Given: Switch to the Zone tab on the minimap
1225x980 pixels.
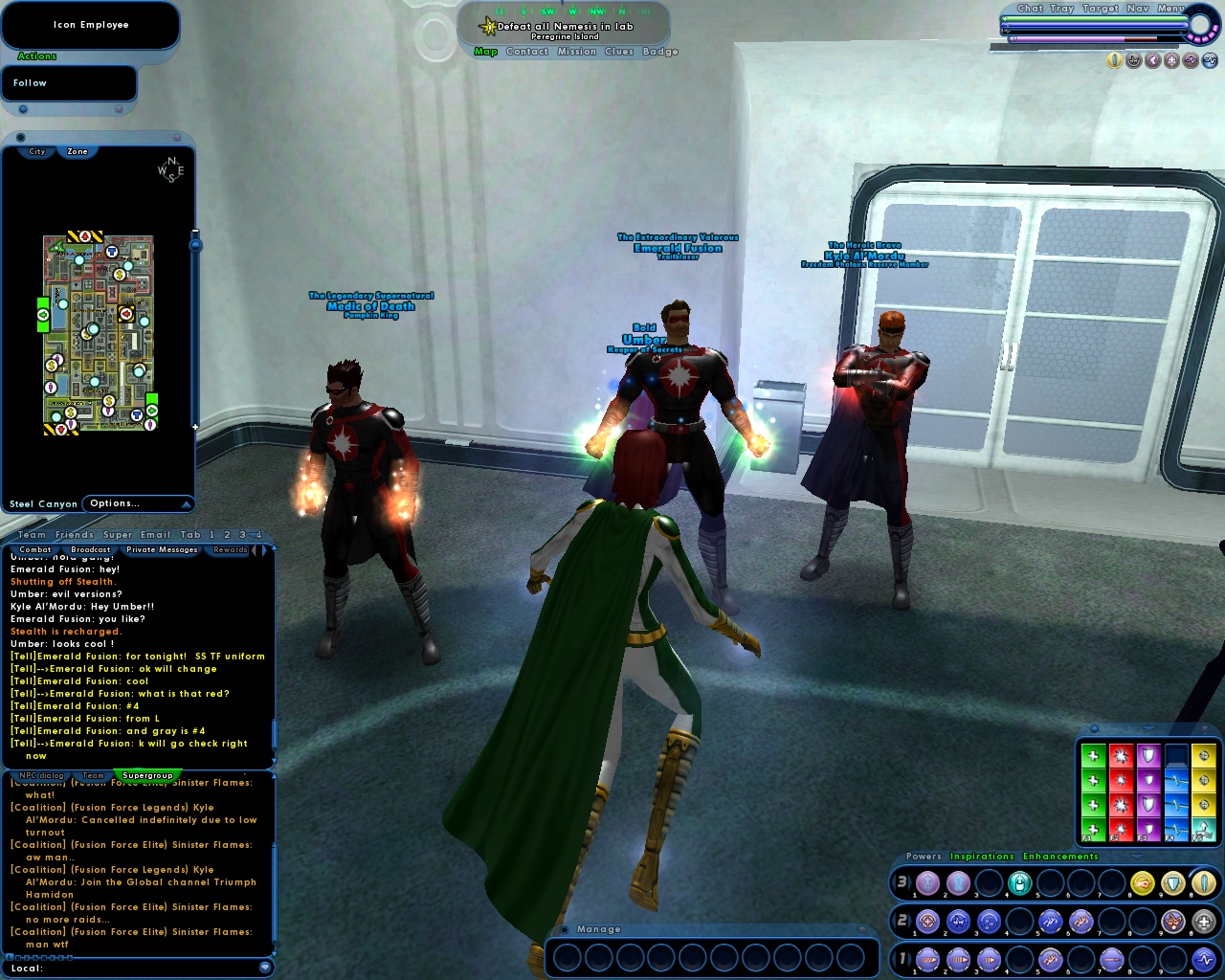Looking at the screenshot, I should click(77, 151).
